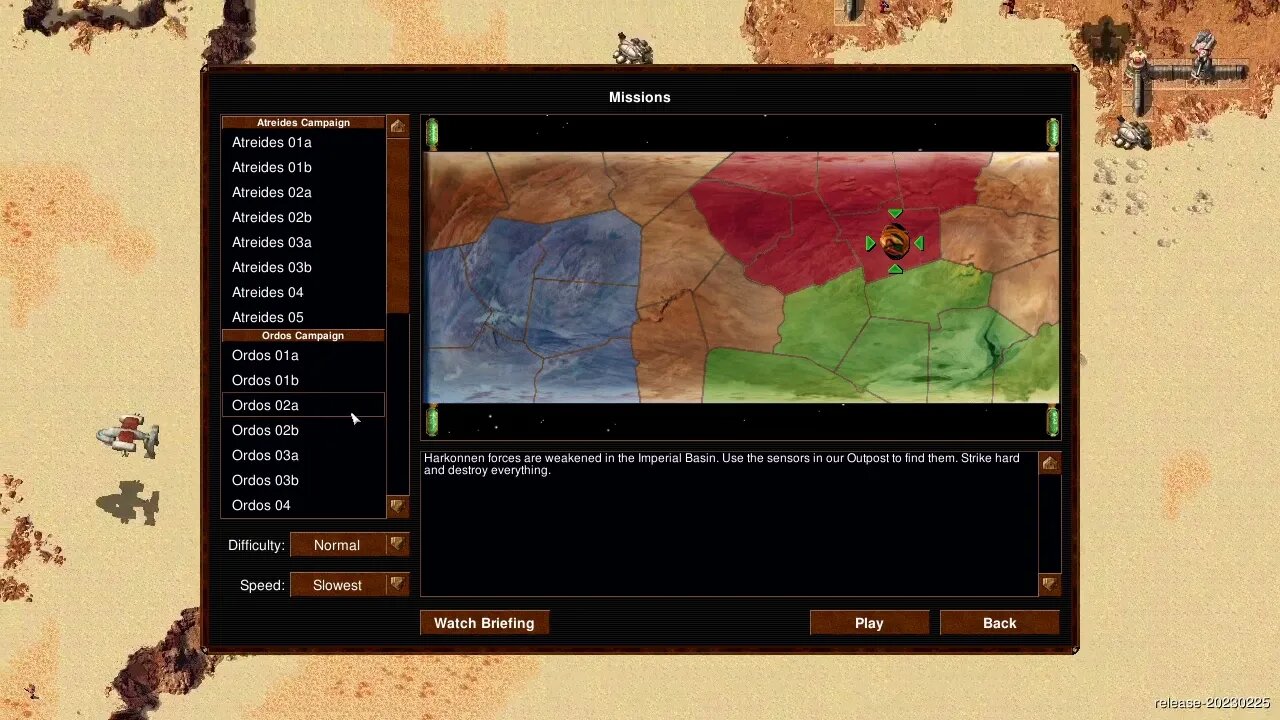
Task: Click Watch Briefing for the selected mission
Action: point(484,623)
